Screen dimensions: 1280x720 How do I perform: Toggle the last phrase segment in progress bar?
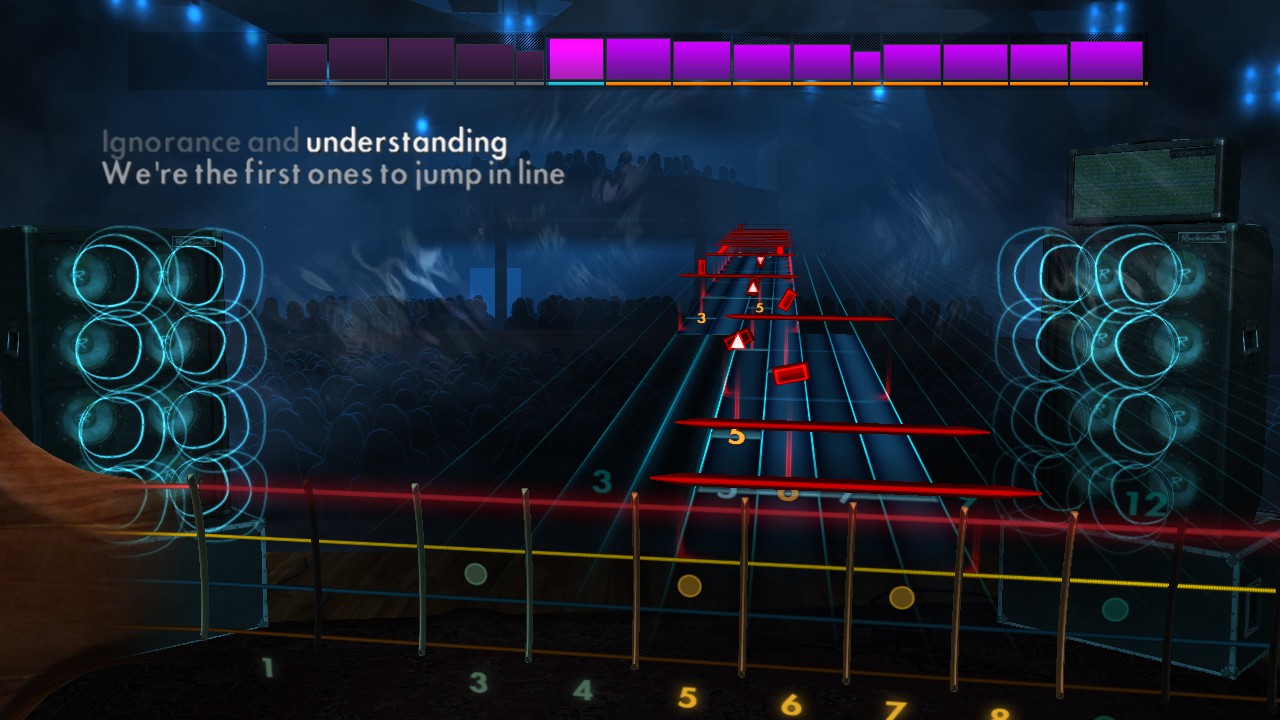1105,60
